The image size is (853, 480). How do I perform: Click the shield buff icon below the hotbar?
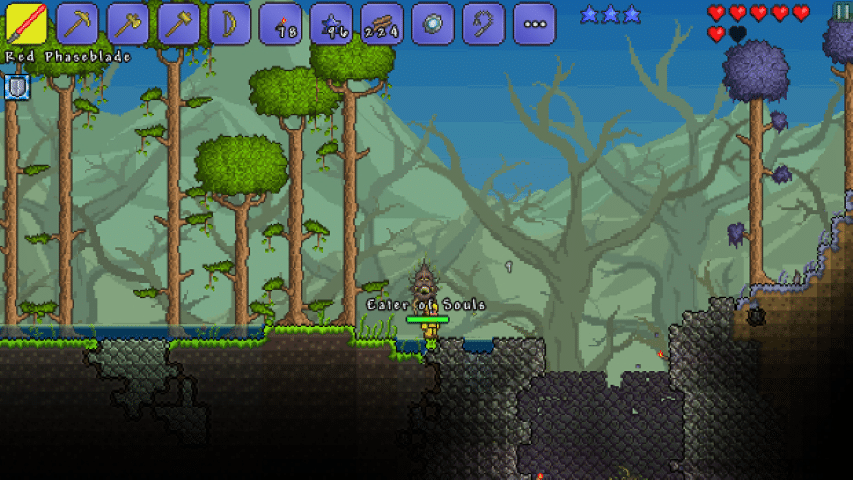pyautogui.click(x=18, y=88)
